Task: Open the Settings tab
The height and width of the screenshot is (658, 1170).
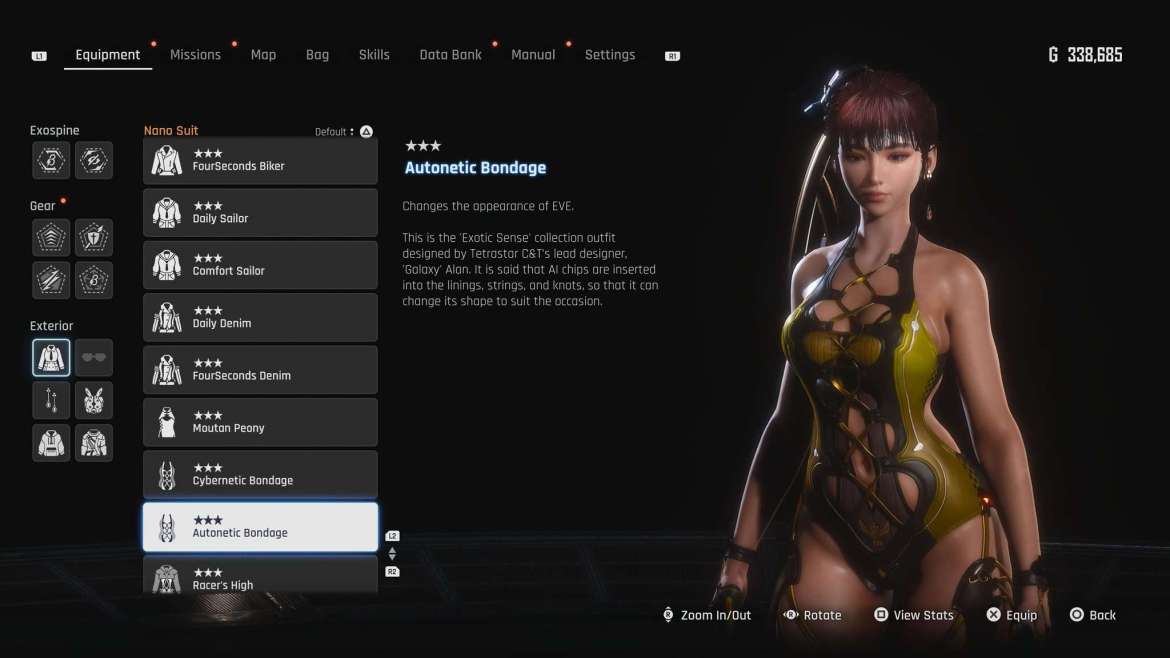Action: (x=610, y=55)
